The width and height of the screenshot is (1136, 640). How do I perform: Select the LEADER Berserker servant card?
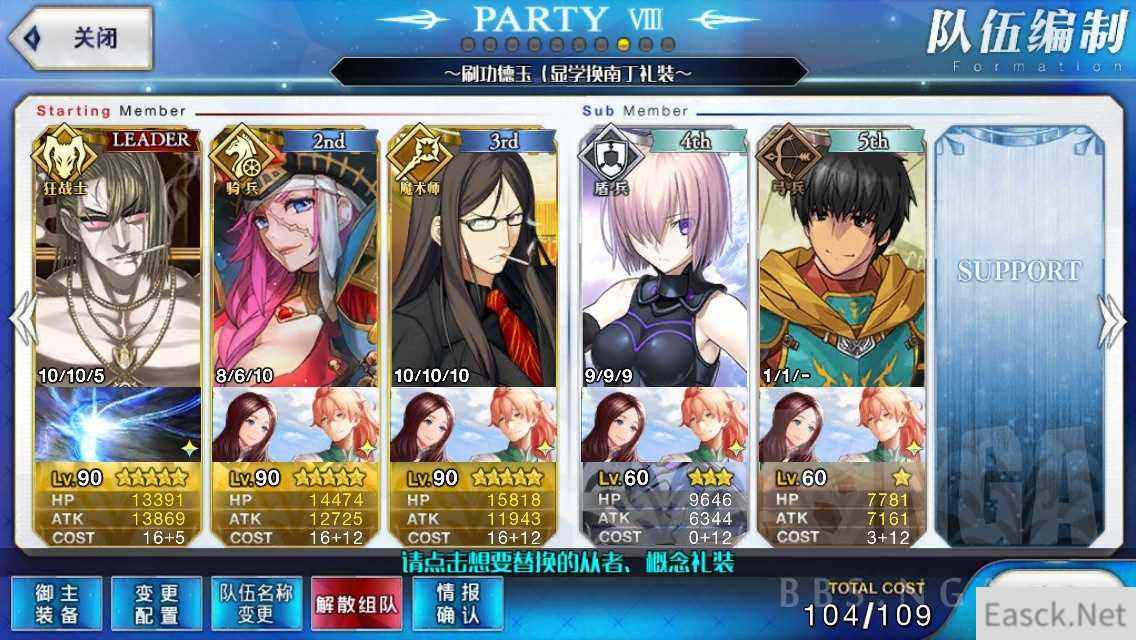pos(118,260)
